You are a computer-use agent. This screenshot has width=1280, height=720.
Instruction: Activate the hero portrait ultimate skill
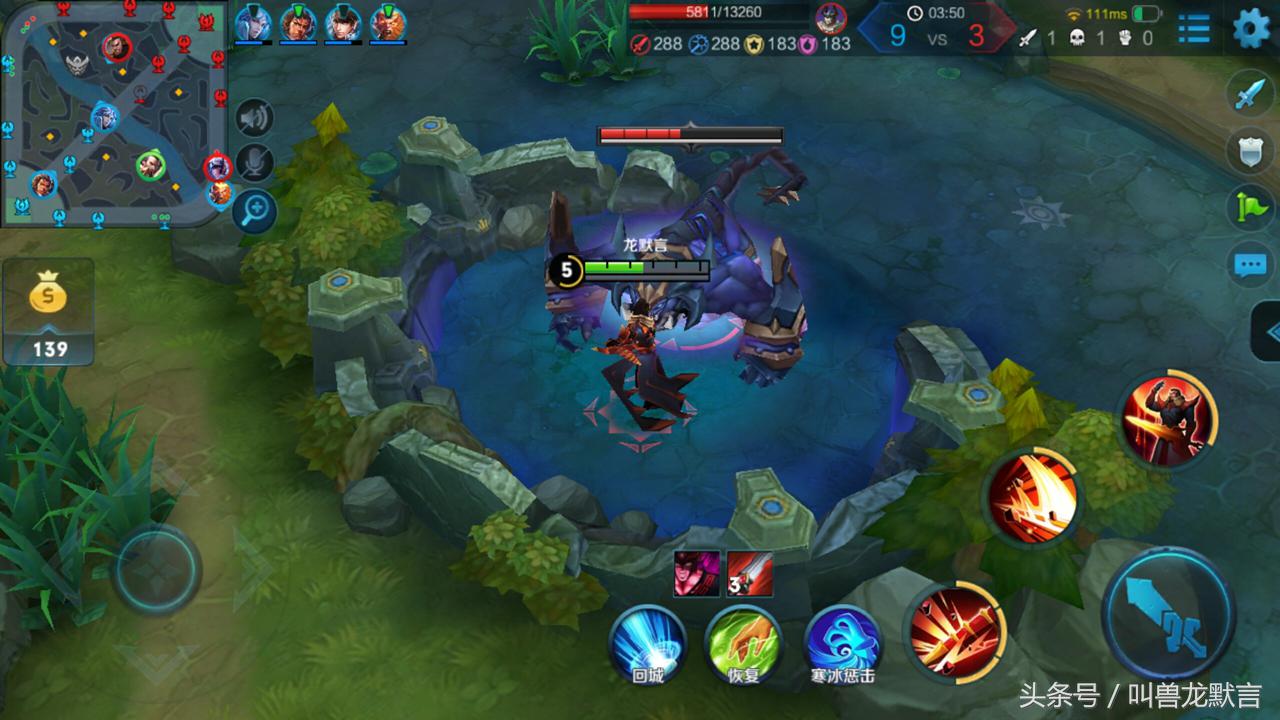1168,418
